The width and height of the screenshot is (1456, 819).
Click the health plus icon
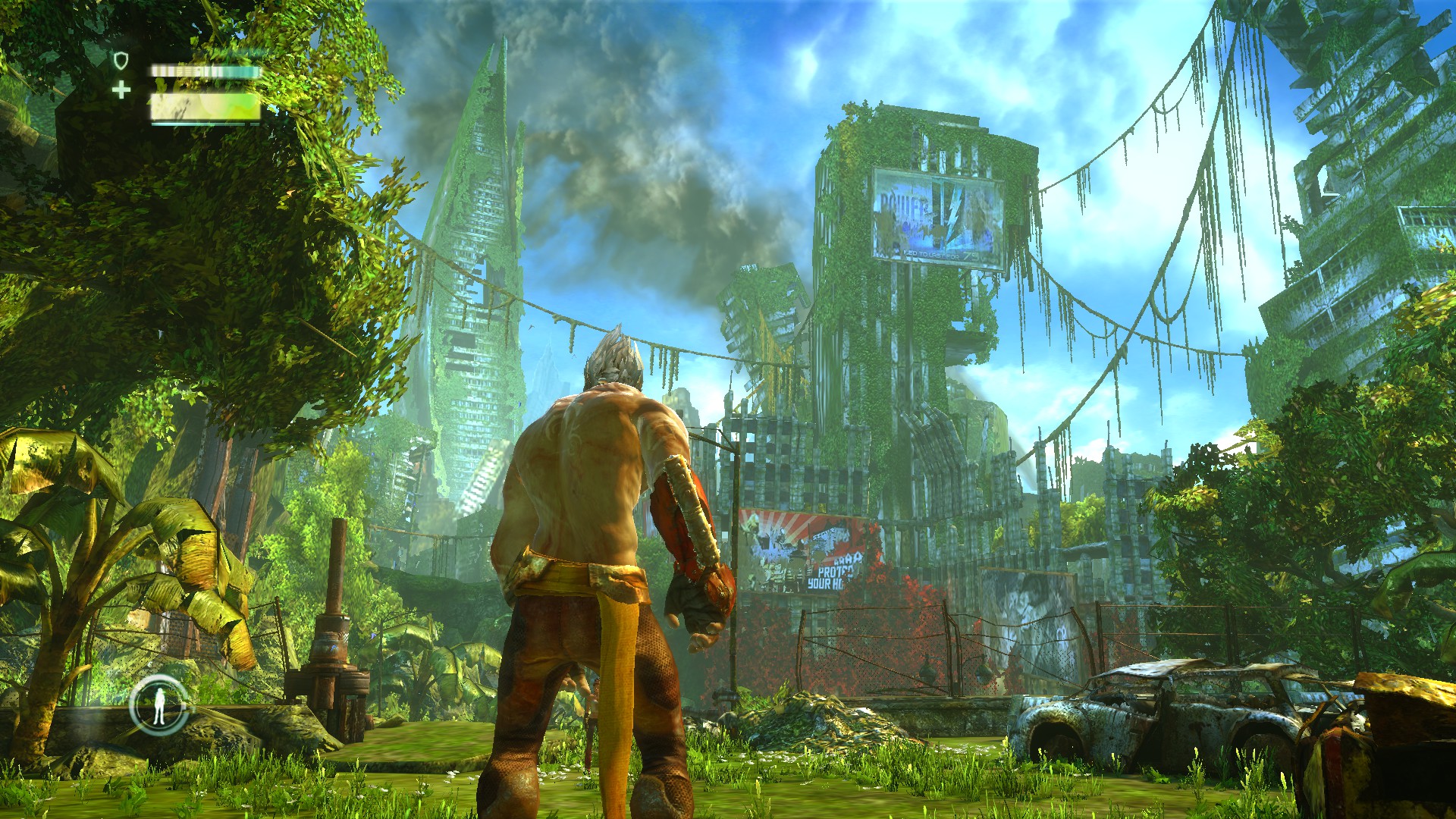121,91
